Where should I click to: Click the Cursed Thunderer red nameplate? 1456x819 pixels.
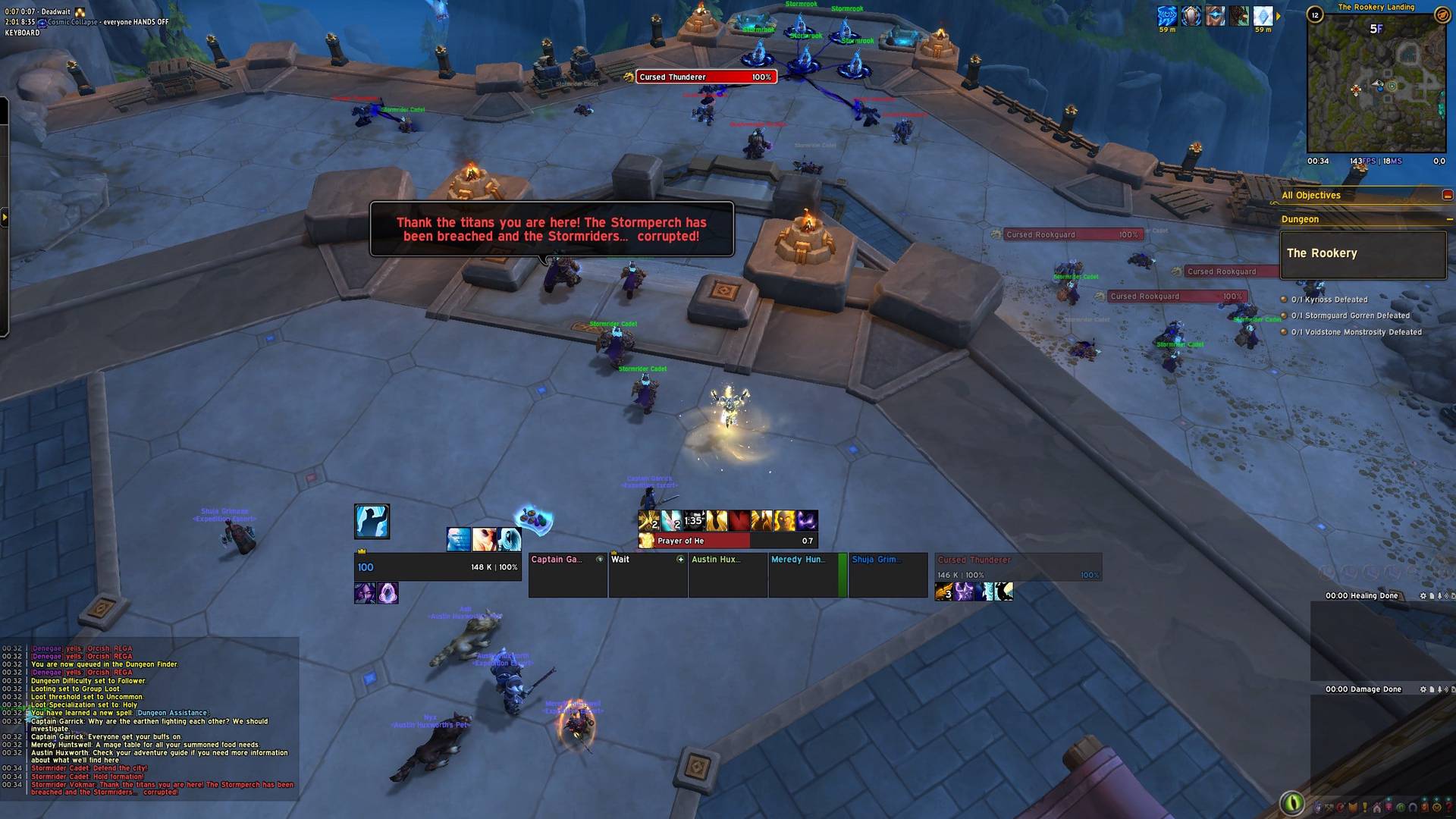tap(706, 77)
